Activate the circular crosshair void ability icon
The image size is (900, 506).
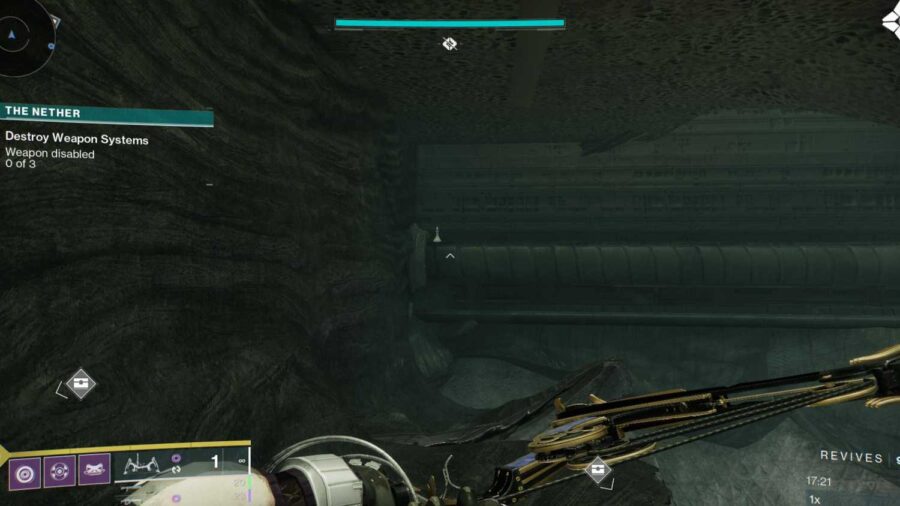[x=60, y=470]
